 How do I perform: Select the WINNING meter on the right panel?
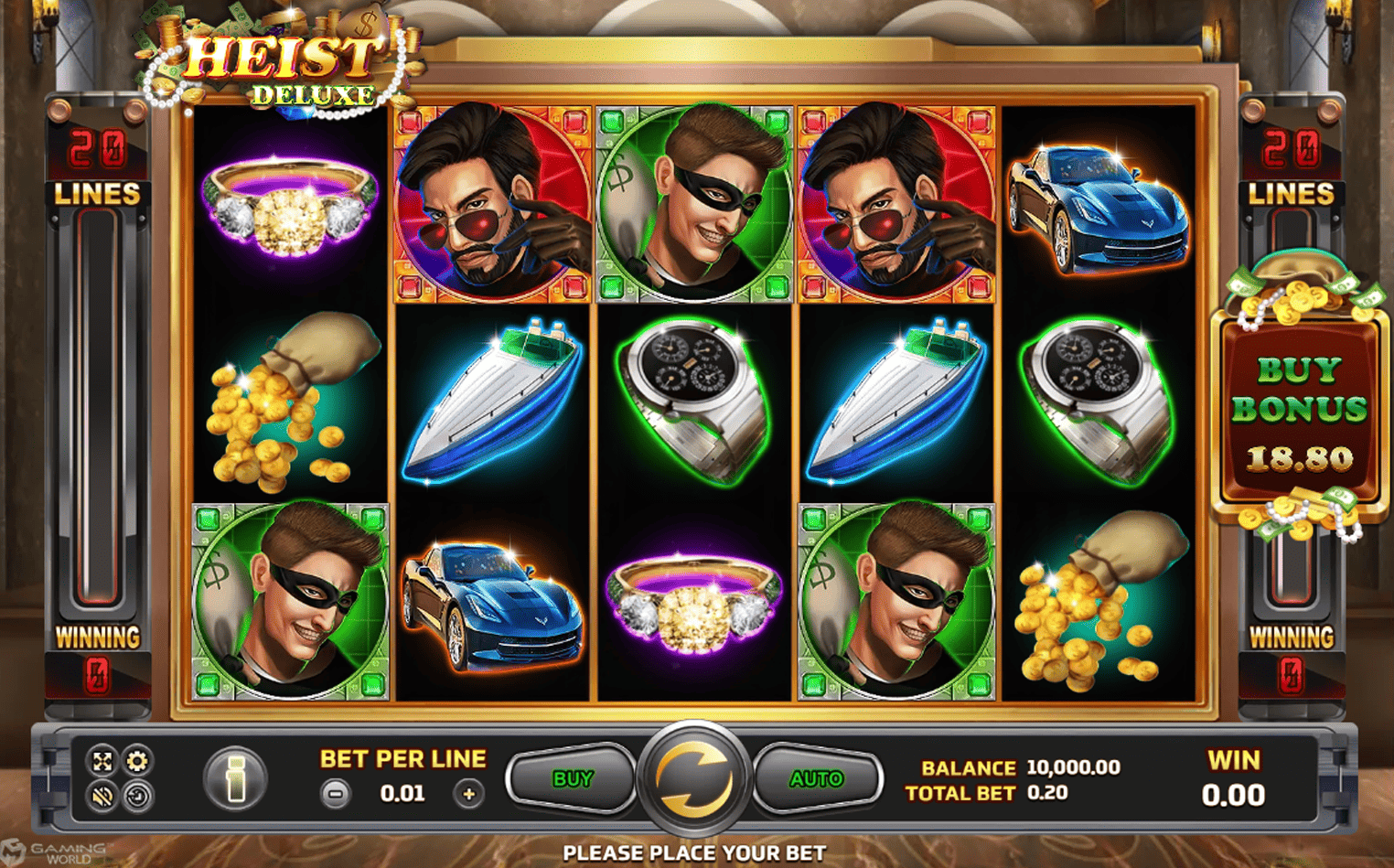point(1292,638)
